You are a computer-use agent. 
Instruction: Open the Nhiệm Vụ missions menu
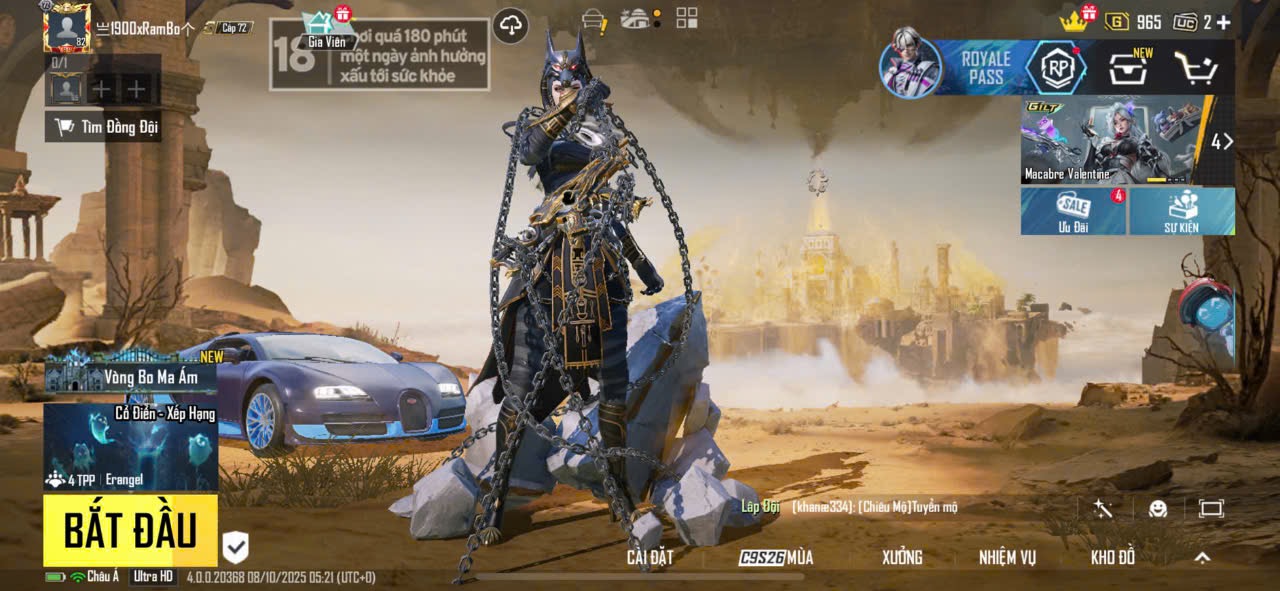(1007, 558)
